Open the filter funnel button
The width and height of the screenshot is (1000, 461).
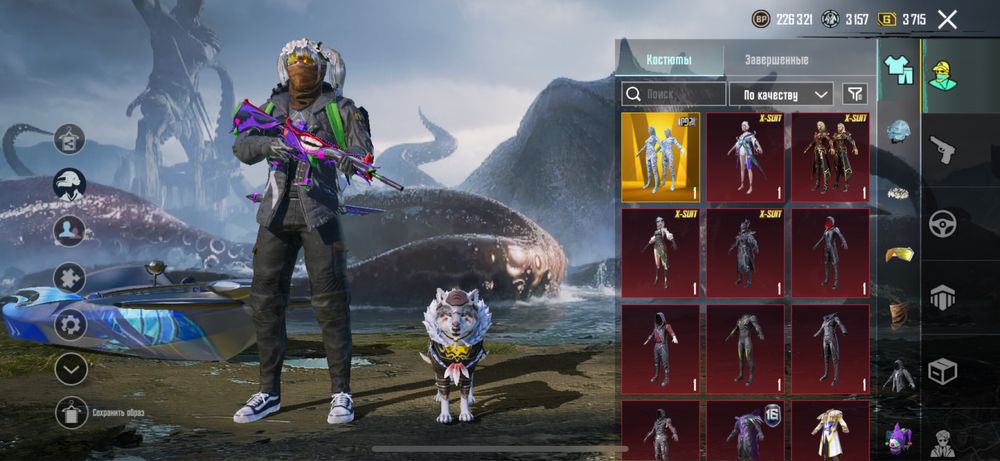[x=854, y=94]
